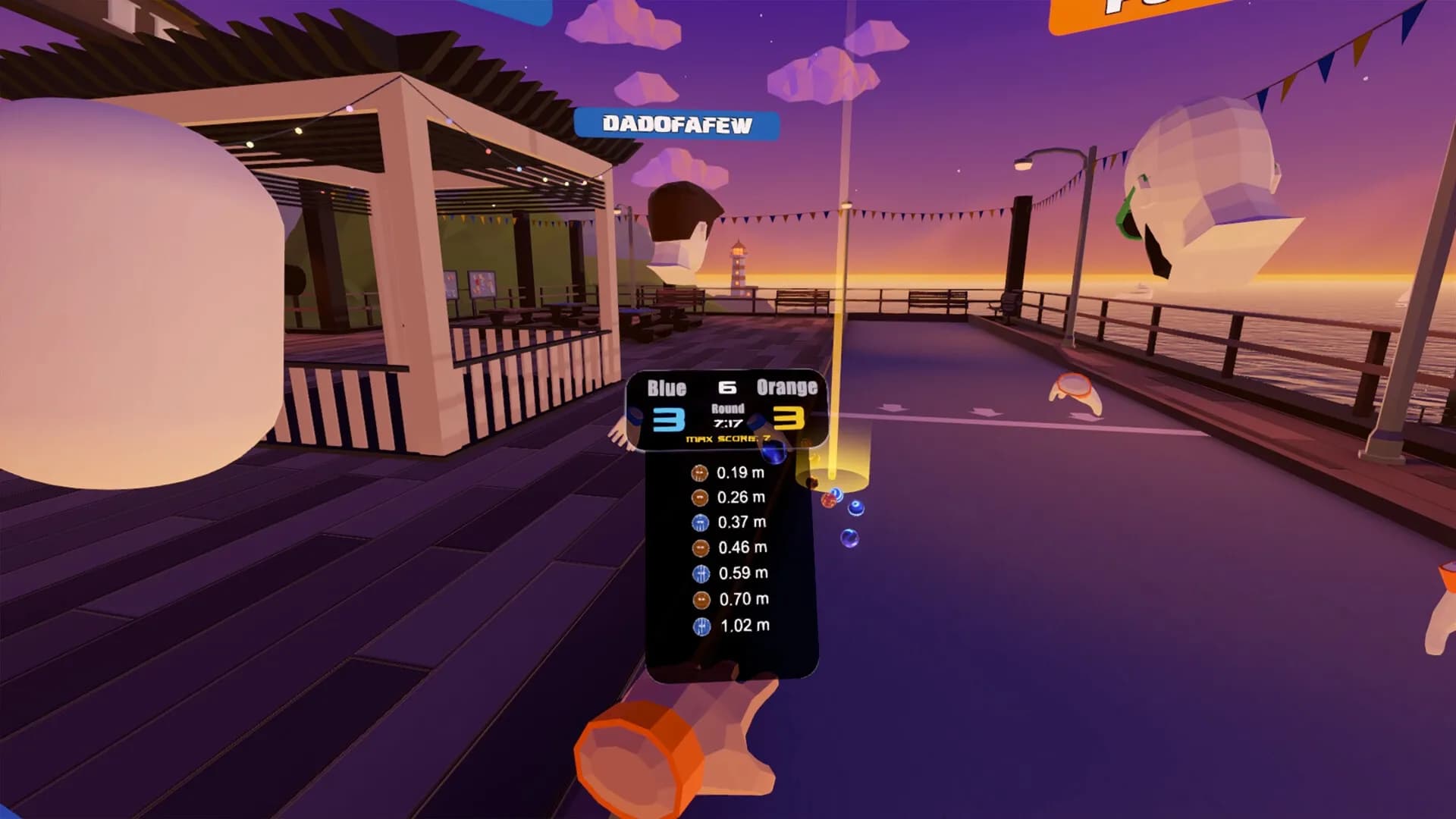Select the orange ball at 0.26 m
Screen dimensions: 1456x819
click(698, 499)
